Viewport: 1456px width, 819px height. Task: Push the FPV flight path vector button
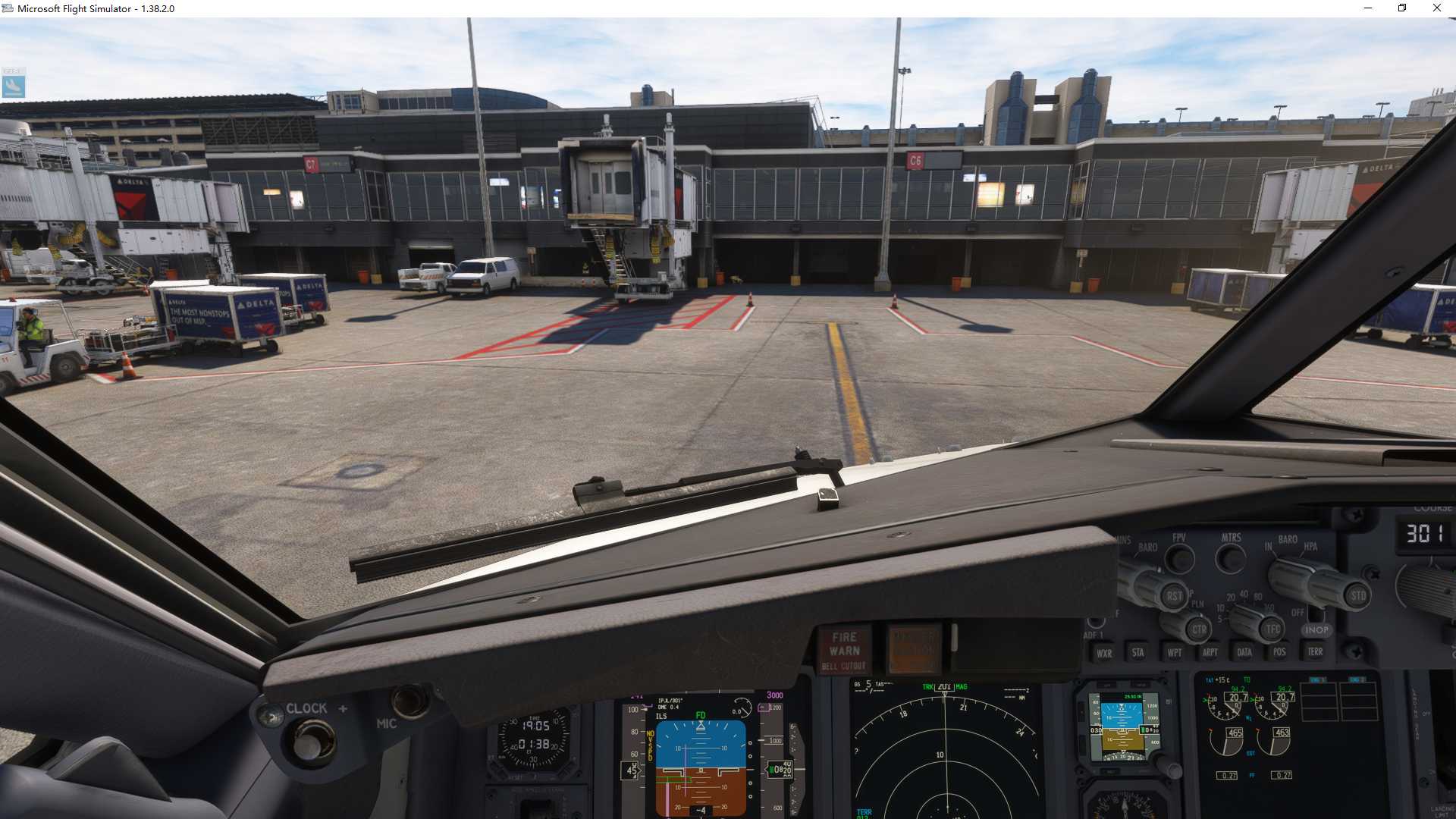coord(1179,560)
